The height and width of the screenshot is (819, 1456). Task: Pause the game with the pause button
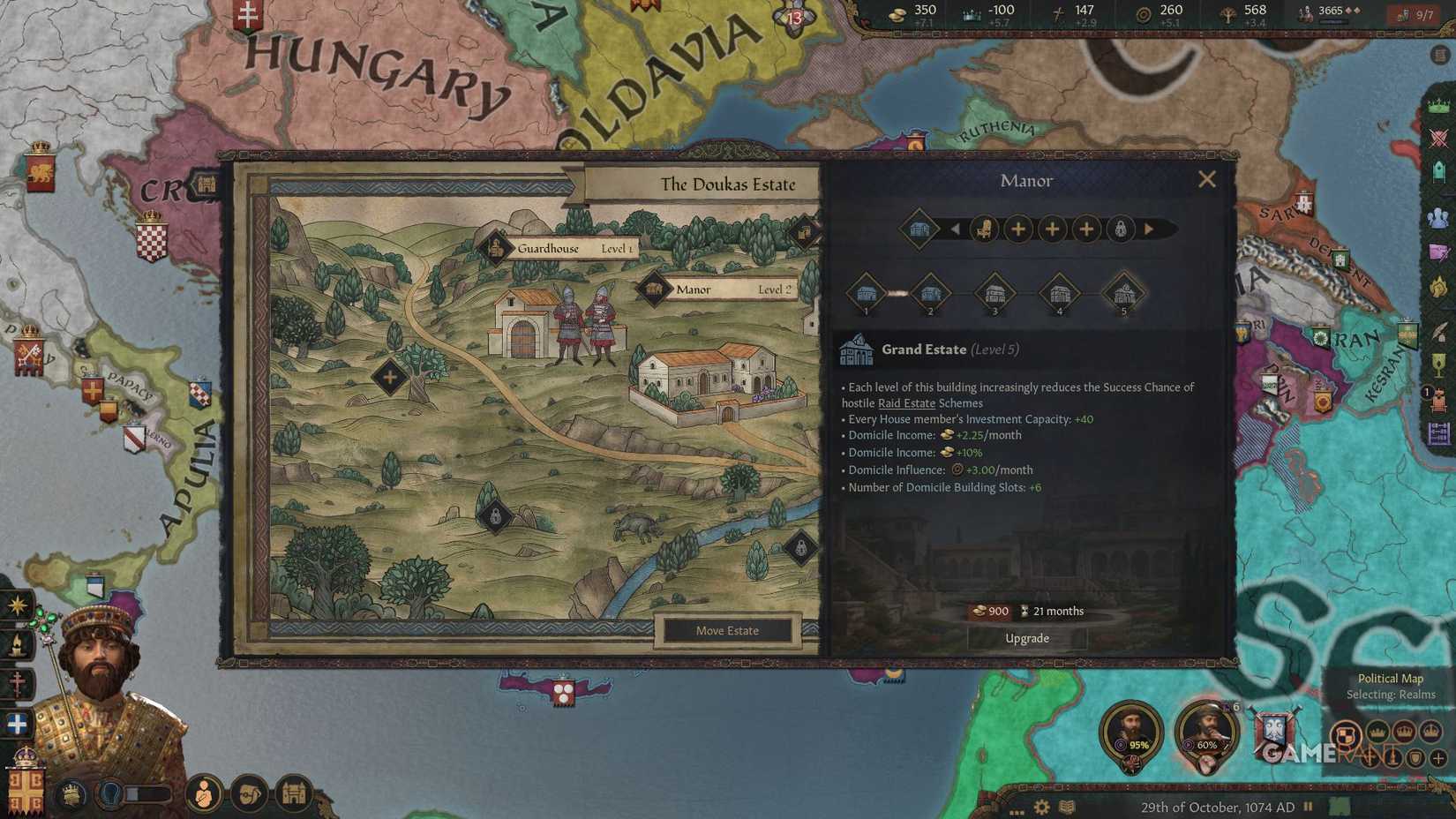coord(1307,807)
